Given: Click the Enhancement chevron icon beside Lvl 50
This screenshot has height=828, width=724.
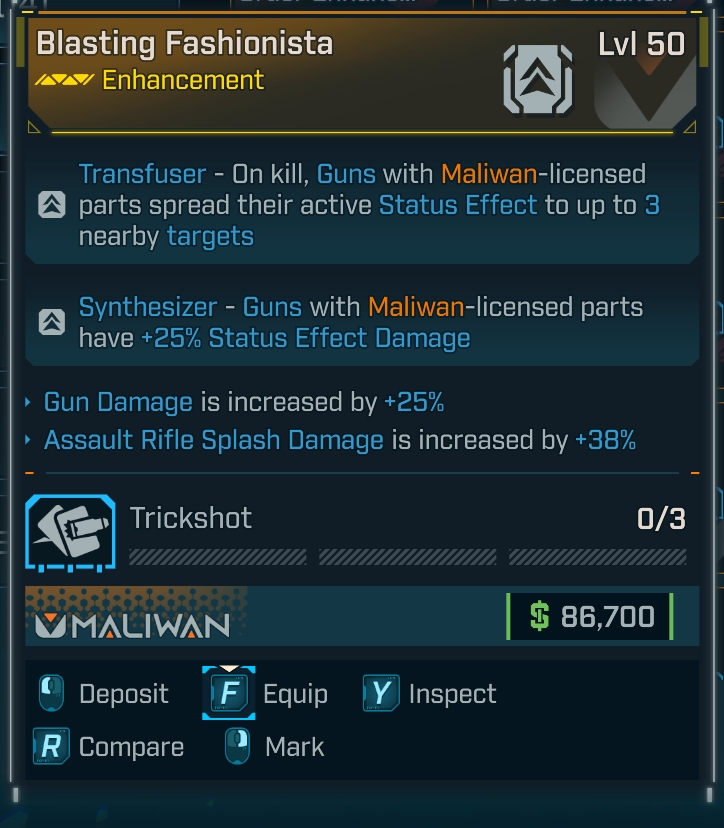Looking at the screenshot, I should click(538, 79).
